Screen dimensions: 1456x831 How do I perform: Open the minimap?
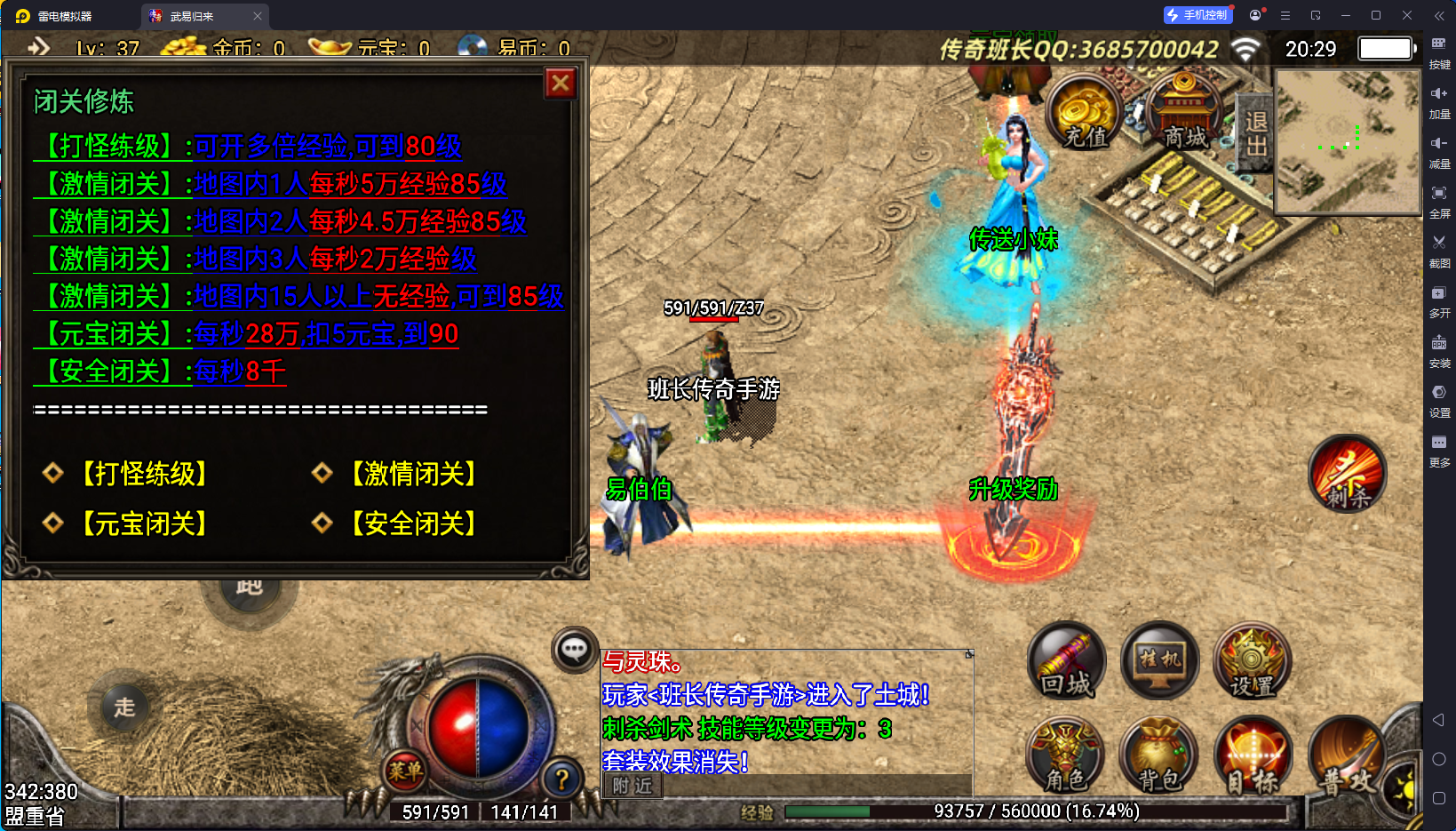click(x=1347, y=142)
